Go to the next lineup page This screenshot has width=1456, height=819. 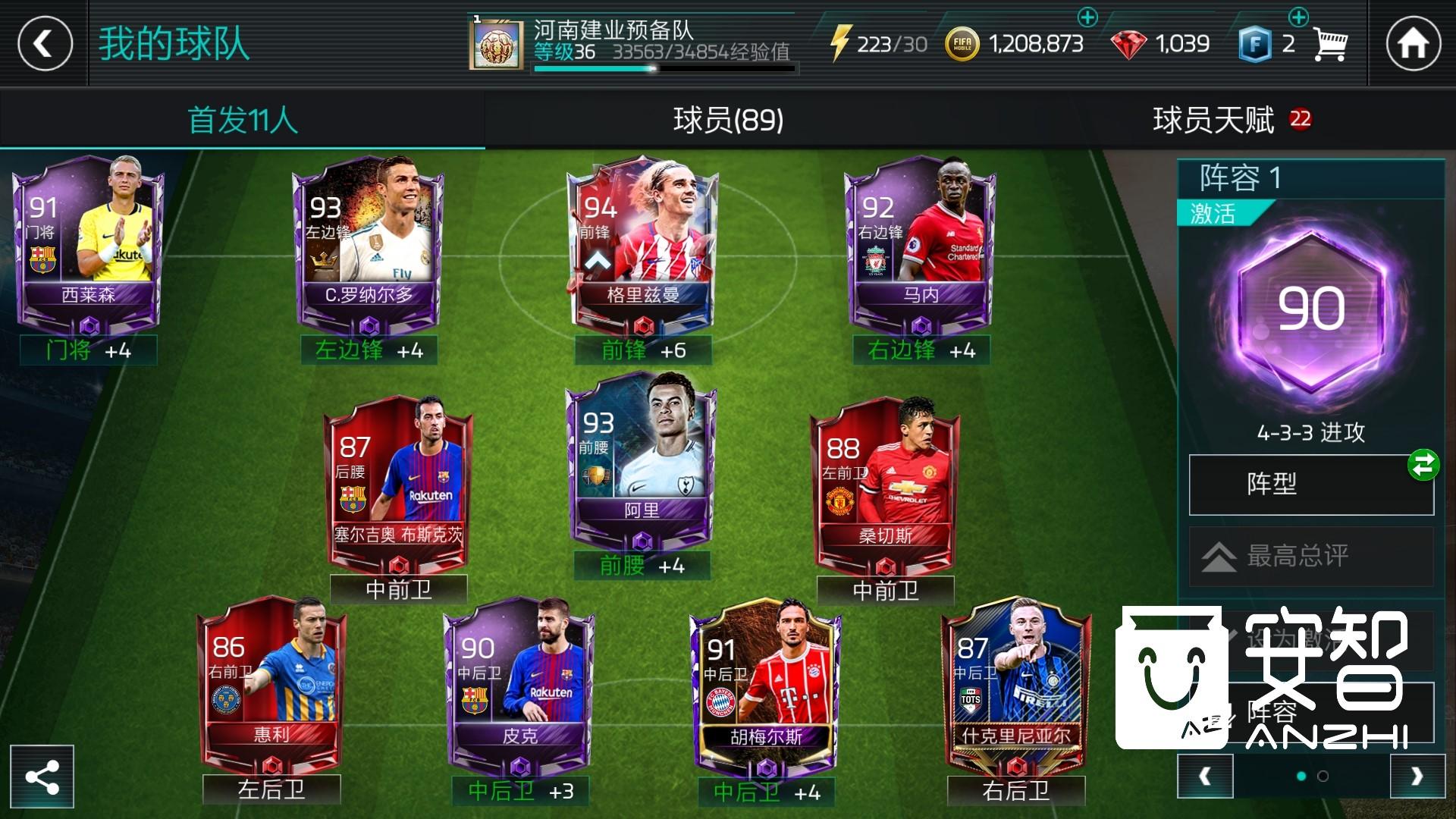(1417, 777)
